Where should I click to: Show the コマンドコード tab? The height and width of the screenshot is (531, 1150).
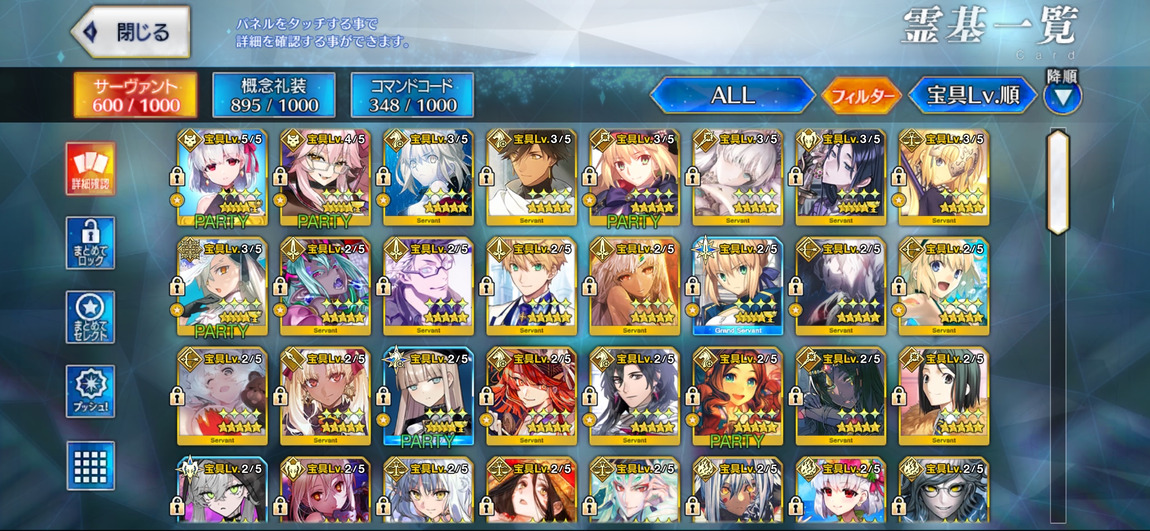[x=412, y=95]
